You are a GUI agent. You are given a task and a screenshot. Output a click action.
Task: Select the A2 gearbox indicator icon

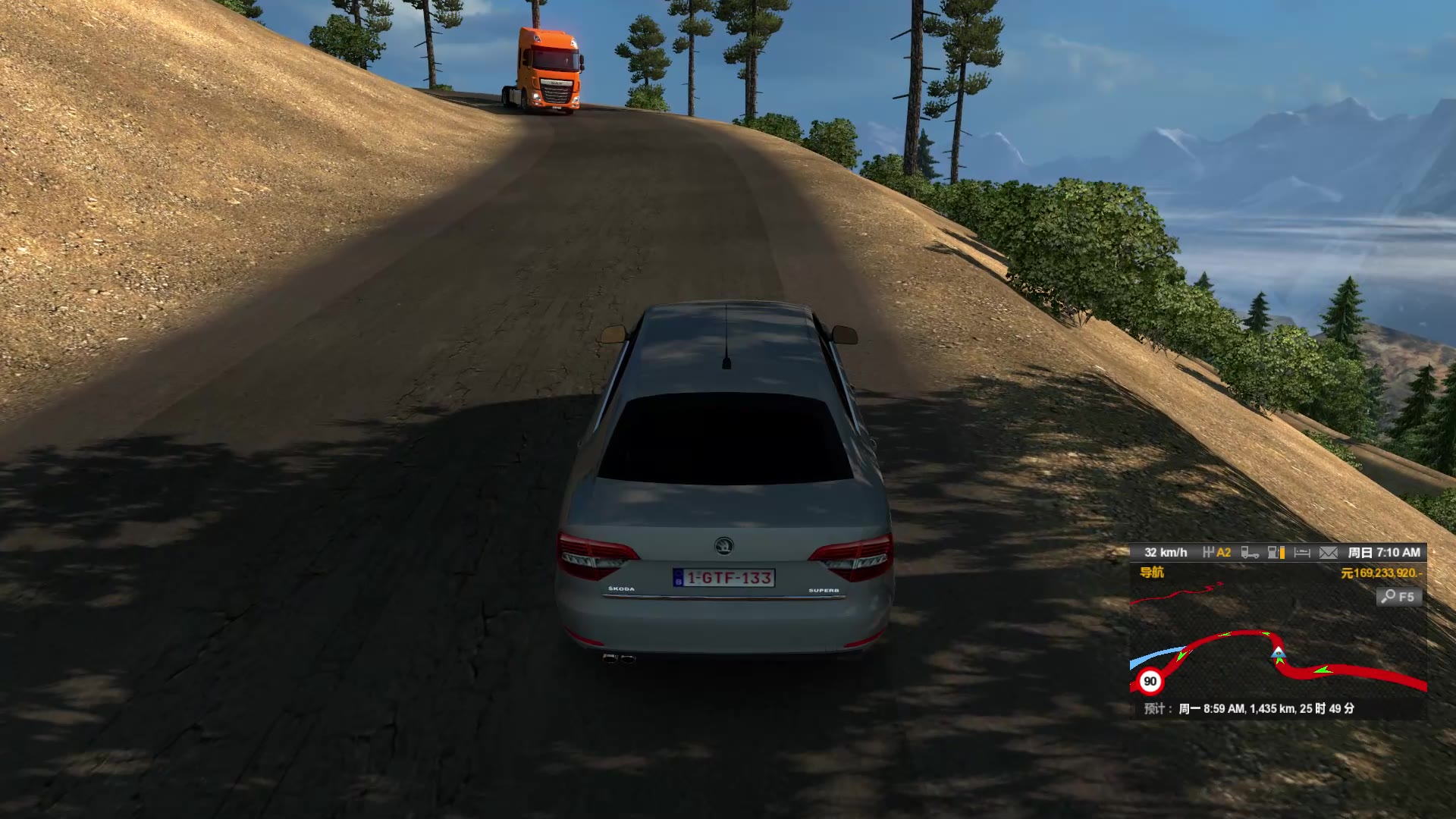point(1219,553)
